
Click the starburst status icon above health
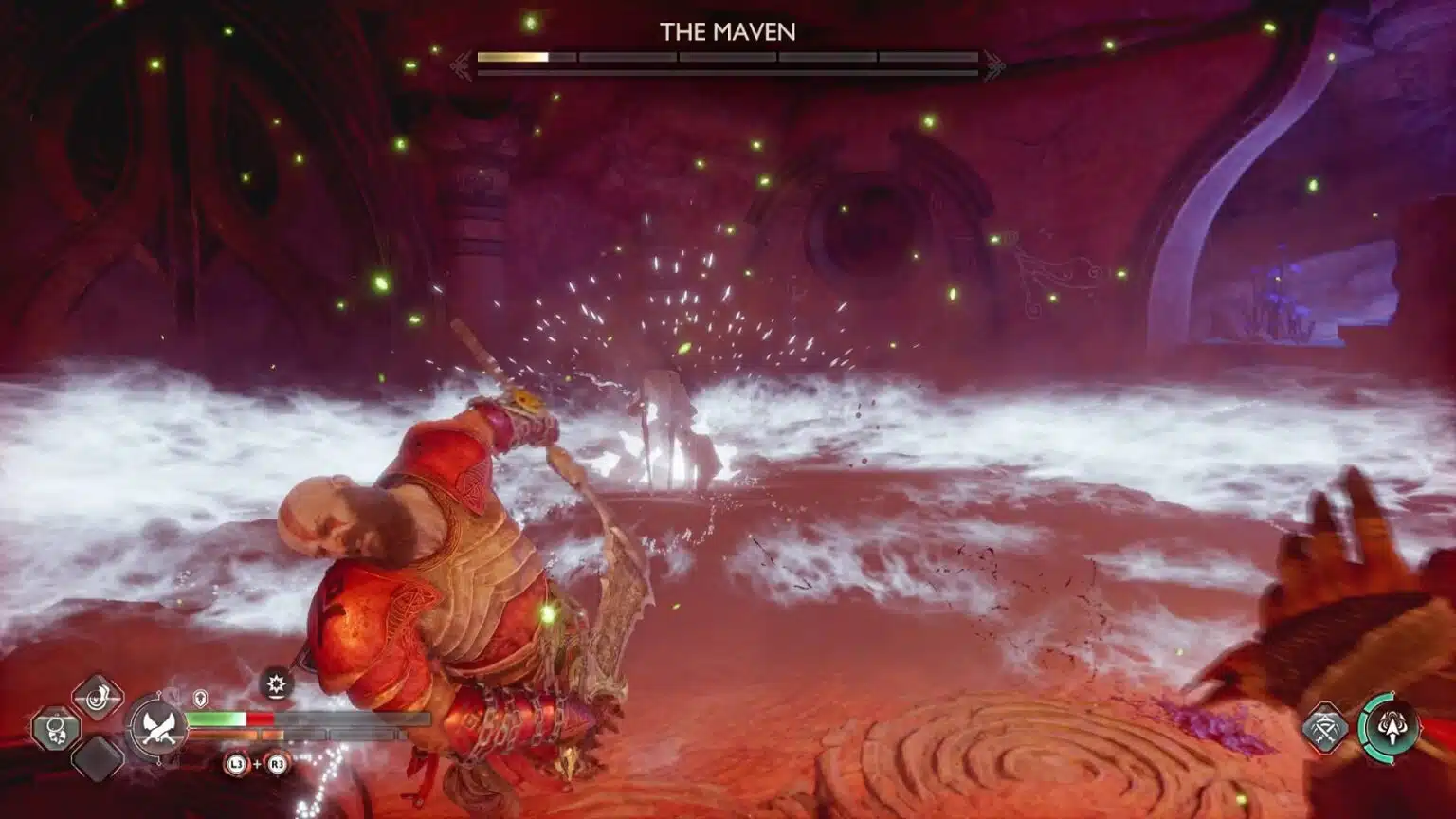[x=276, y=683]
